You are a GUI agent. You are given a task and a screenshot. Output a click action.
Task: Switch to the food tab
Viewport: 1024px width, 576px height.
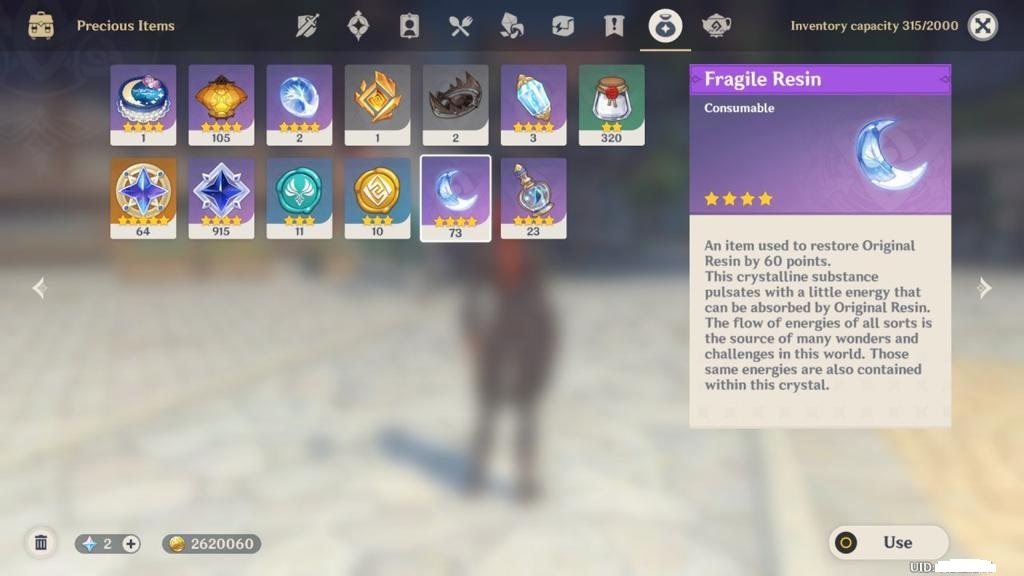pos(460,26)
